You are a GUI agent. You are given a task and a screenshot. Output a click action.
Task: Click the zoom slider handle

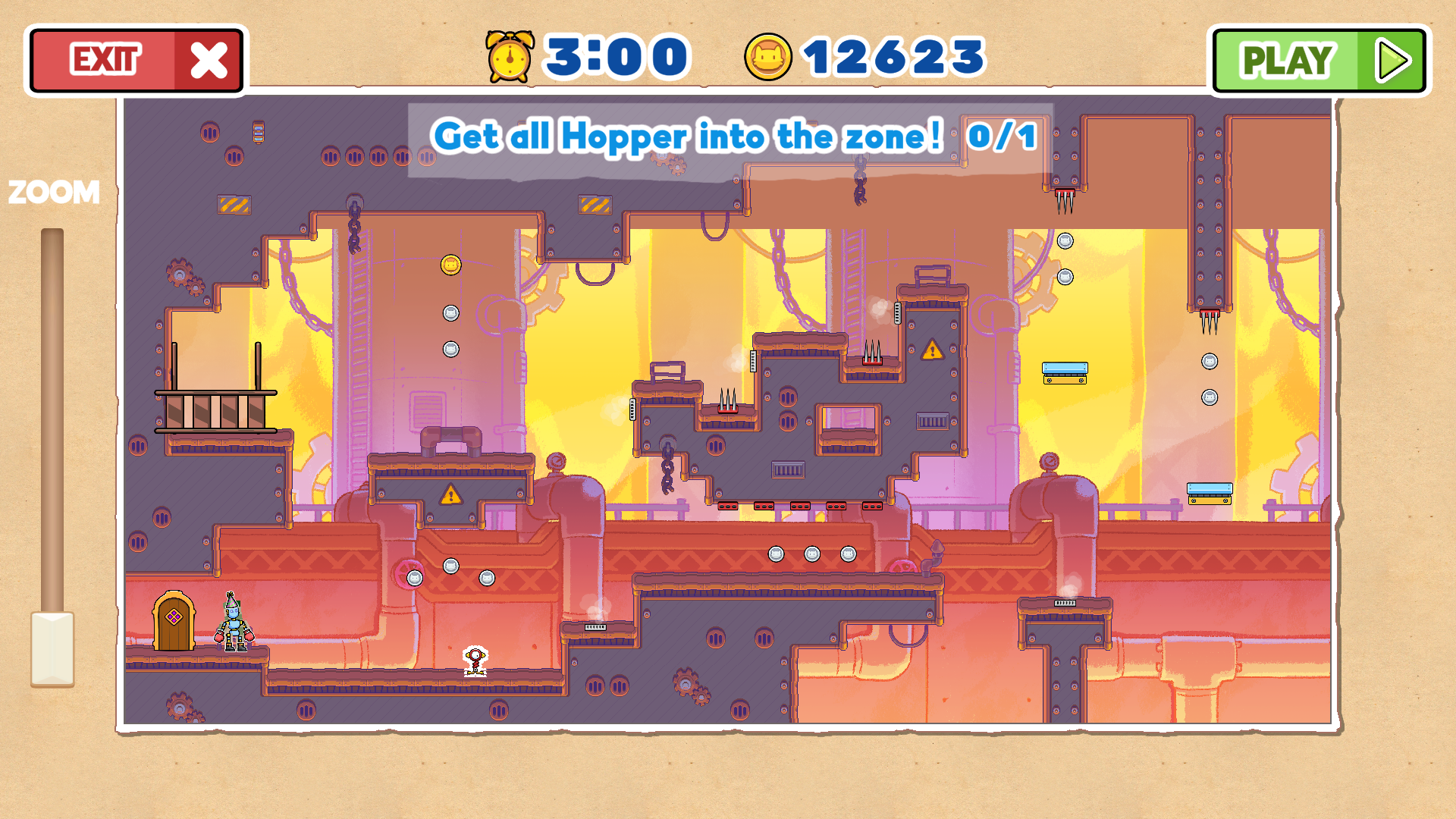point(52,648)
